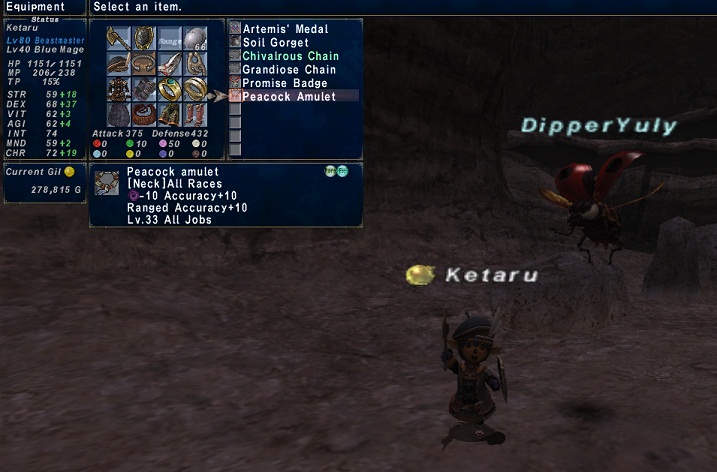Select the neck equipment slot
Screen dimensions: 717x472
pyautogui.click(x=144, y=63)
